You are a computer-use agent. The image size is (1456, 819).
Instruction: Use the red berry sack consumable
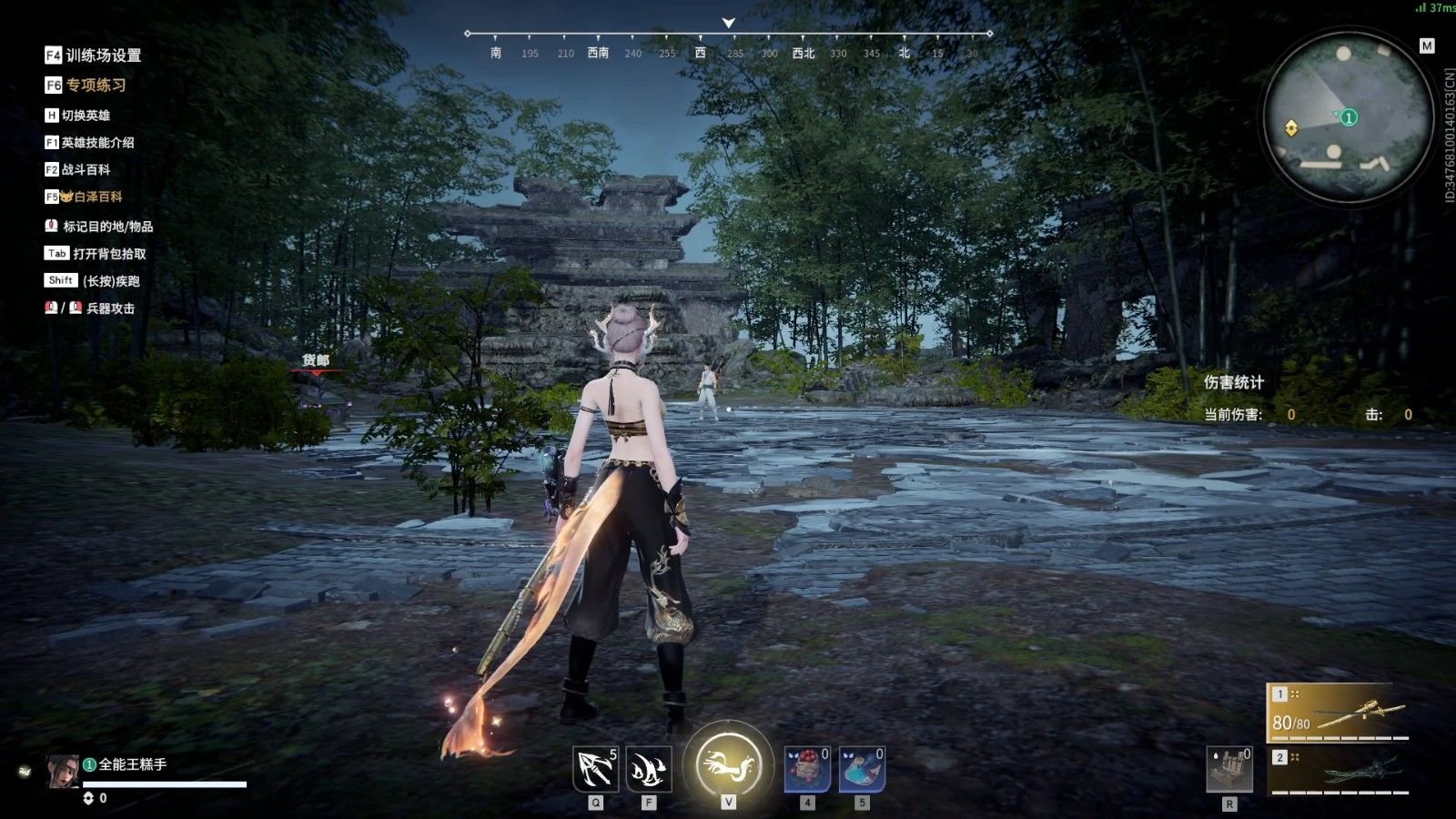point(807,769)
